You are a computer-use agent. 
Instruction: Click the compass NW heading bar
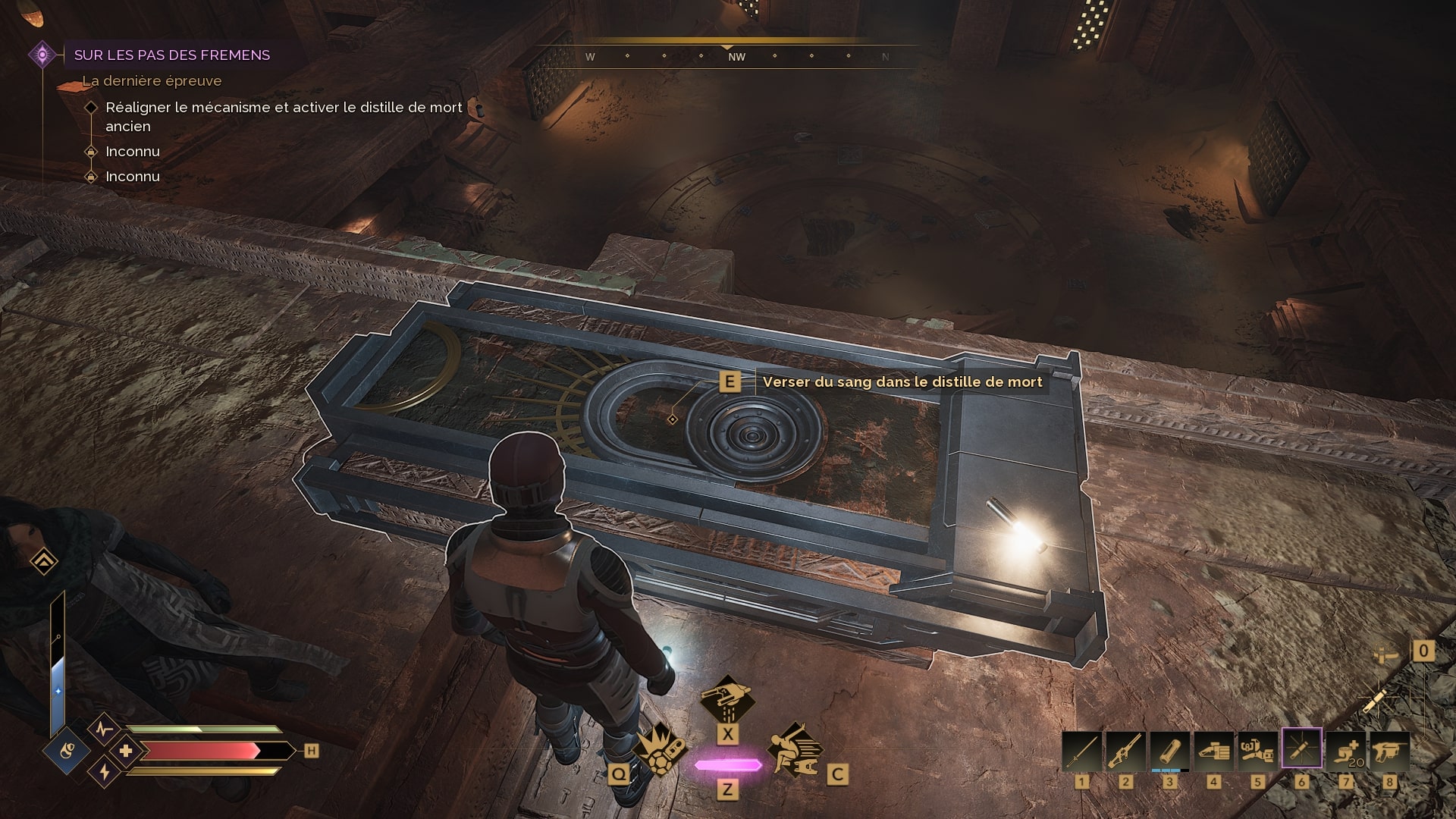tap(736, 57)
